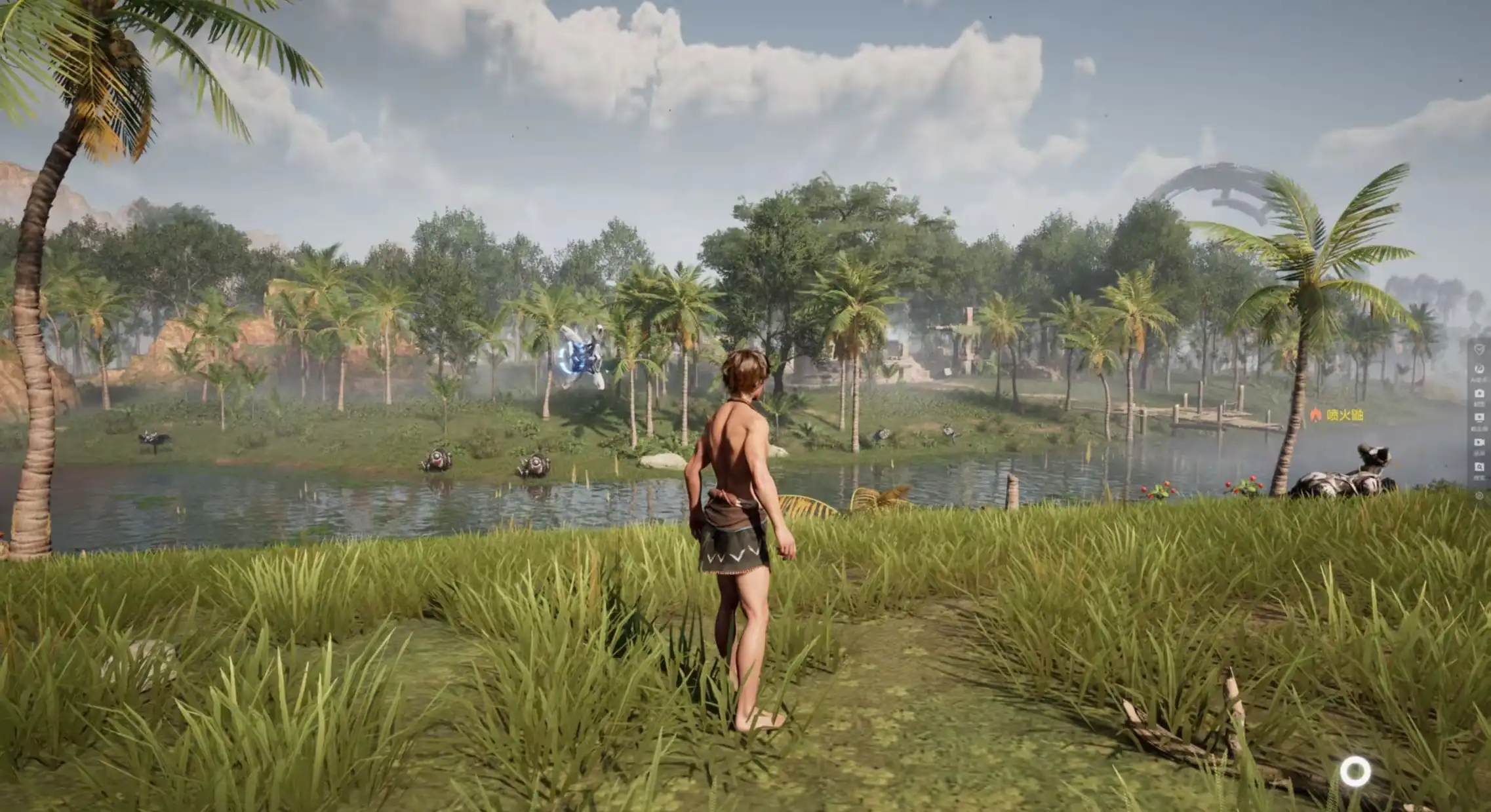Open the overlay's gear settings icon

tap(1479, 496)
